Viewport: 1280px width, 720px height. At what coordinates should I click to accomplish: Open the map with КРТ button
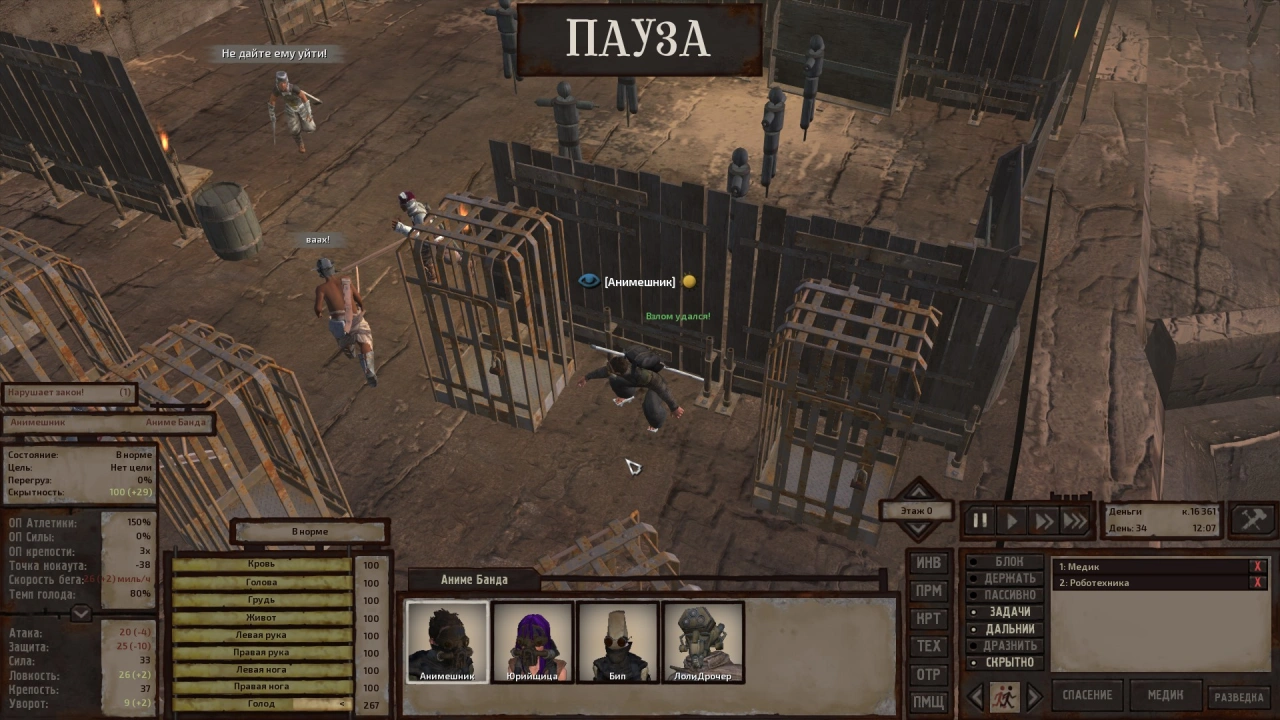click(929, 619)
